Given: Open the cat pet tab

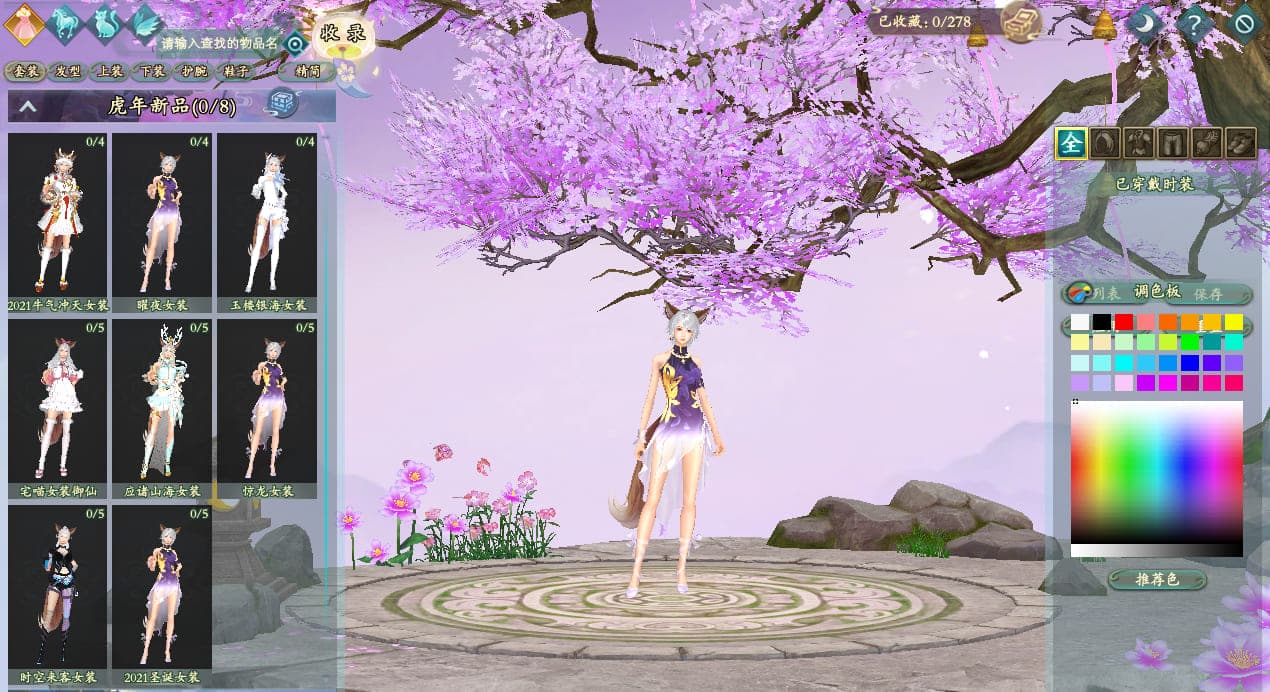Looking at the screenshot, I should coord(104,23).
